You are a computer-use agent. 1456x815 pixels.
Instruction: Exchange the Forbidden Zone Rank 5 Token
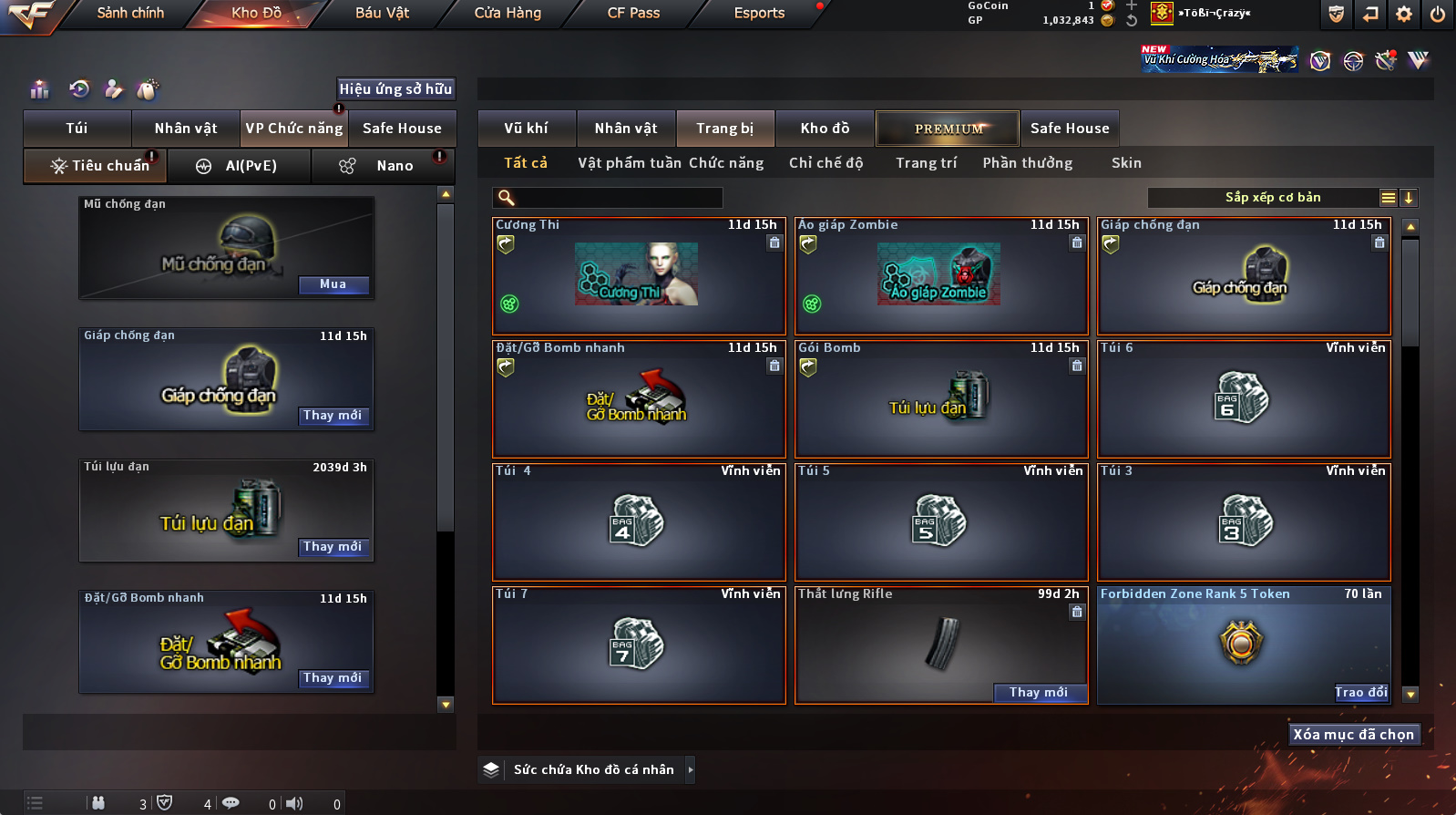point(1361,693)
